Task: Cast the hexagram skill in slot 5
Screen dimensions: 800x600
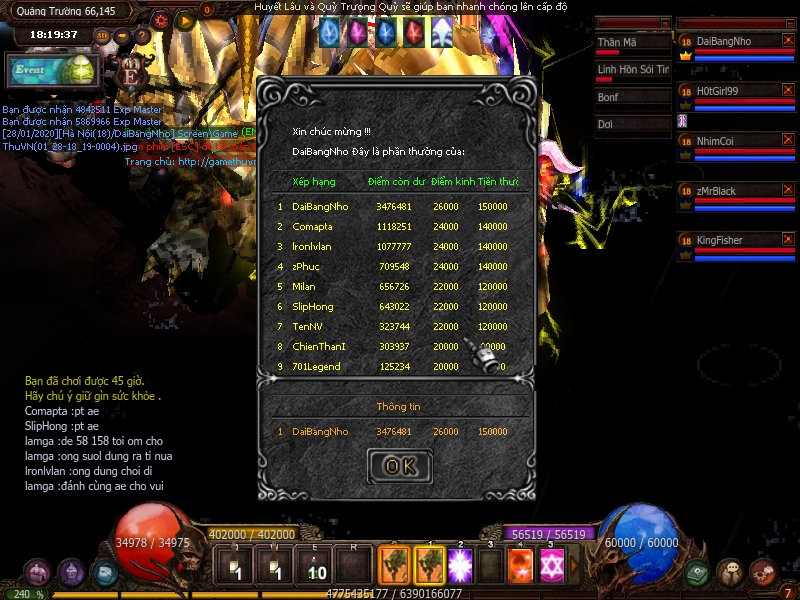Action: pos(551,566)
